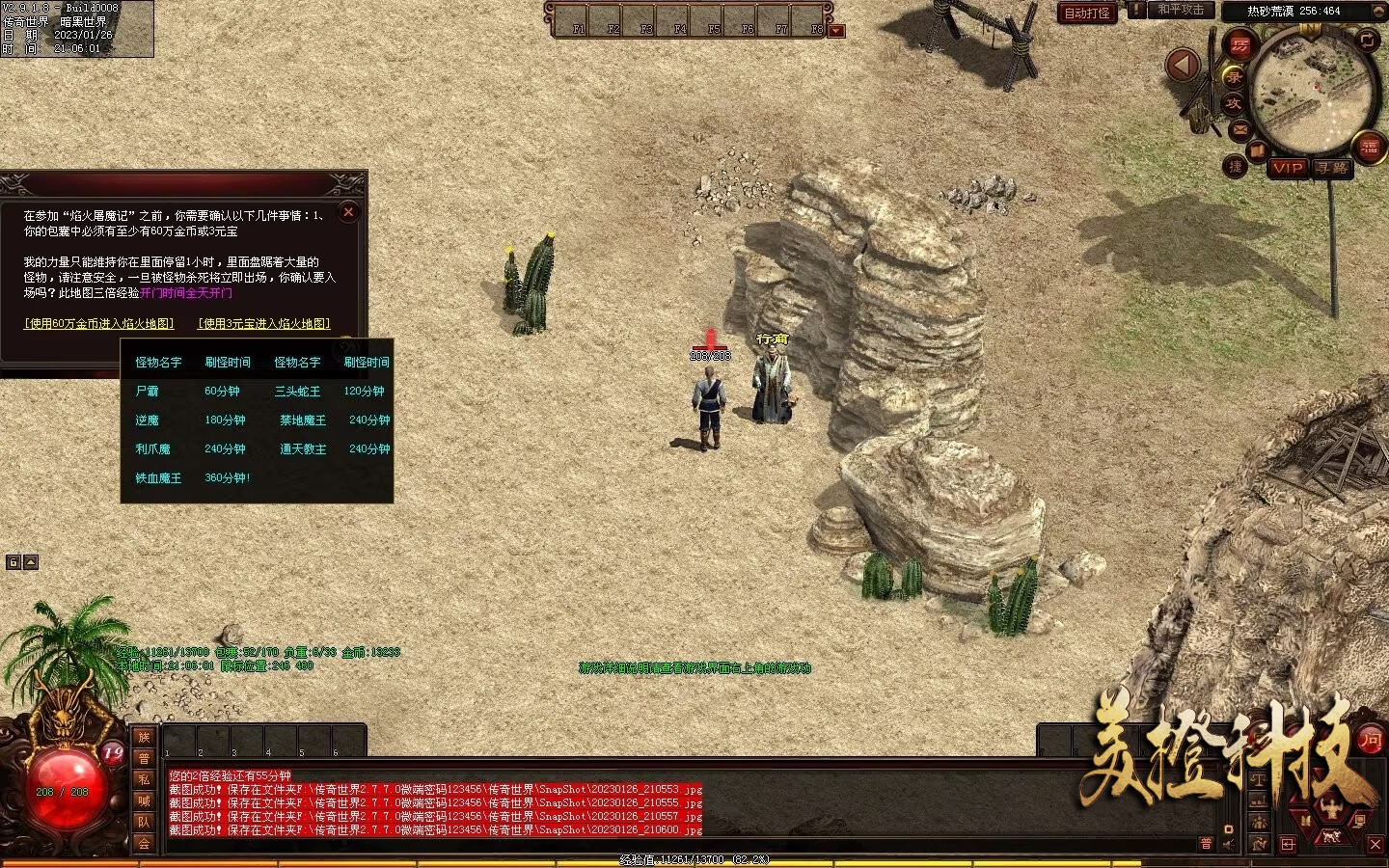Click the 攻 round button

[1234, 103]
